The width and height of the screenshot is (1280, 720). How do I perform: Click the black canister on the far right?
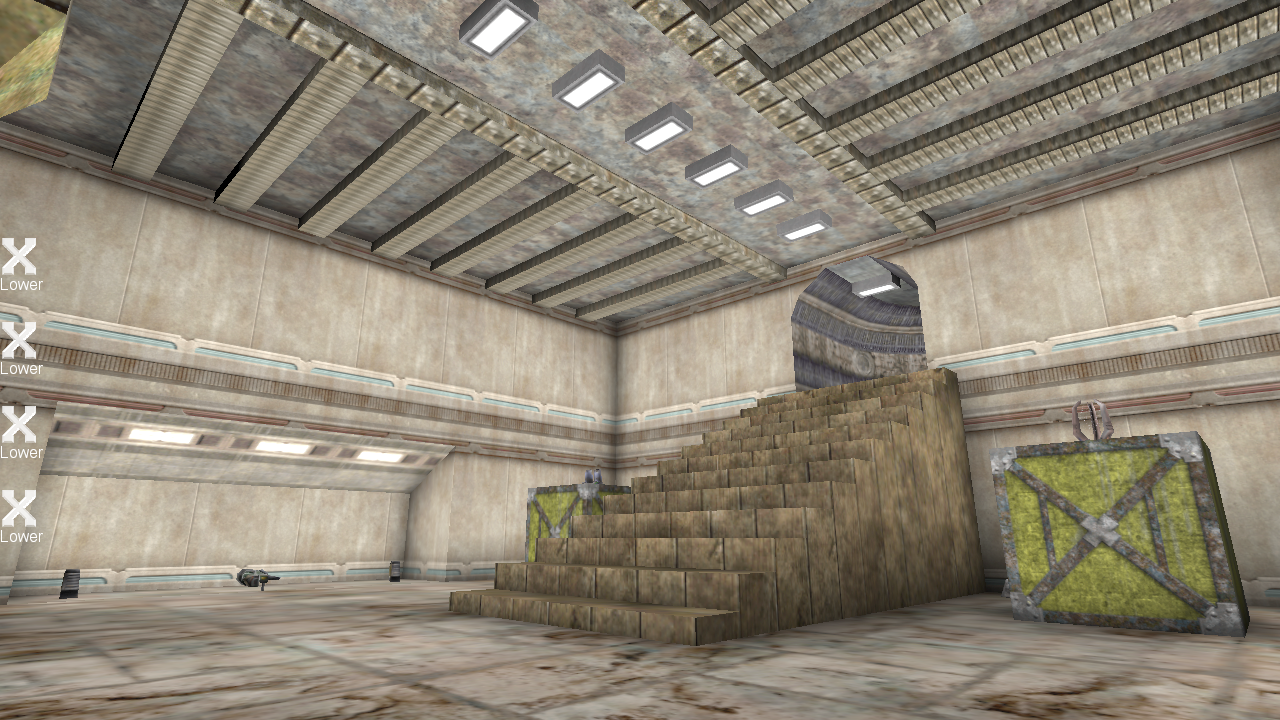click(395, 572)
